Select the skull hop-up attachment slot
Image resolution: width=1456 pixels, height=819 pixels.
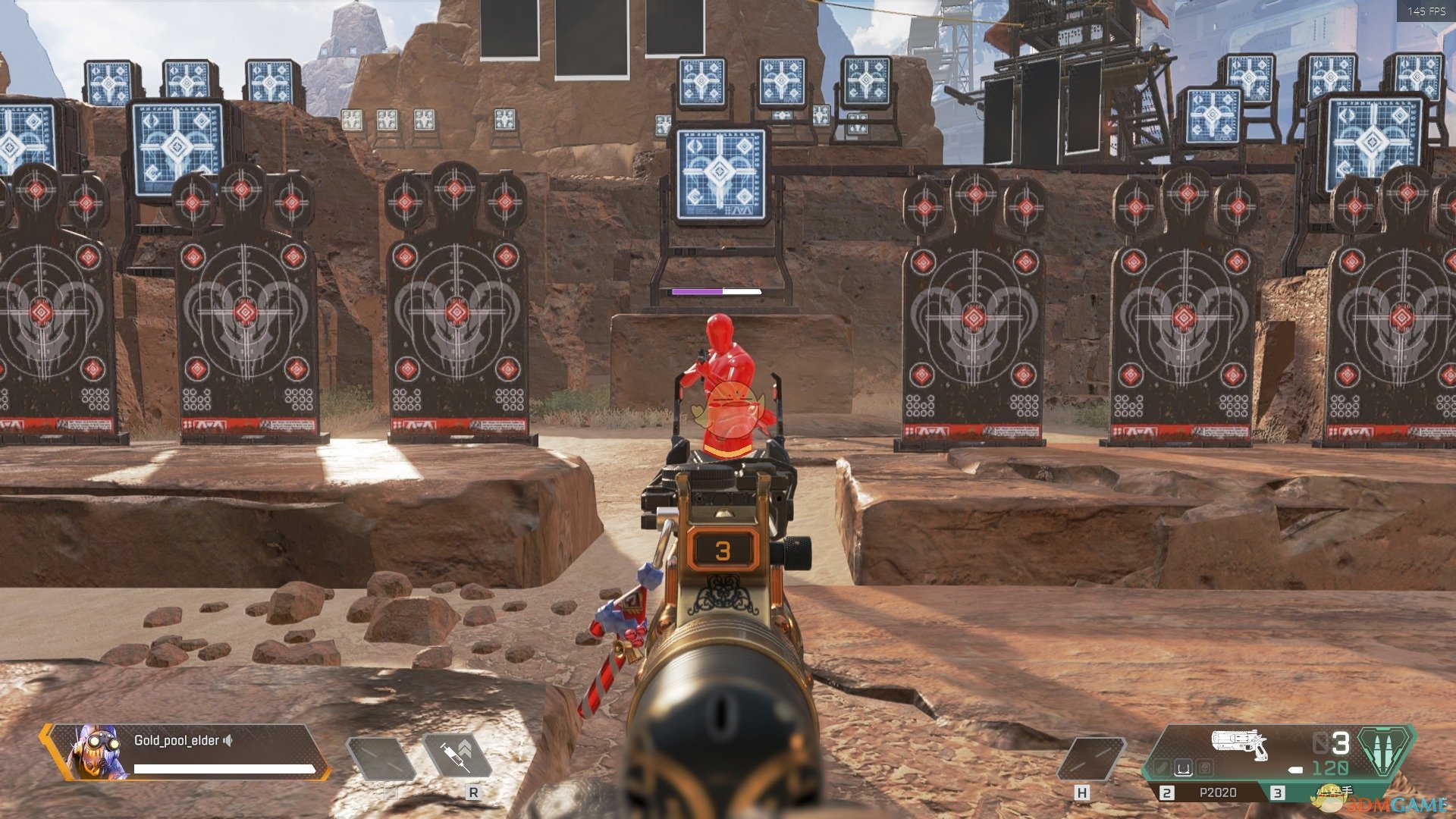[x=1203, y=769]
